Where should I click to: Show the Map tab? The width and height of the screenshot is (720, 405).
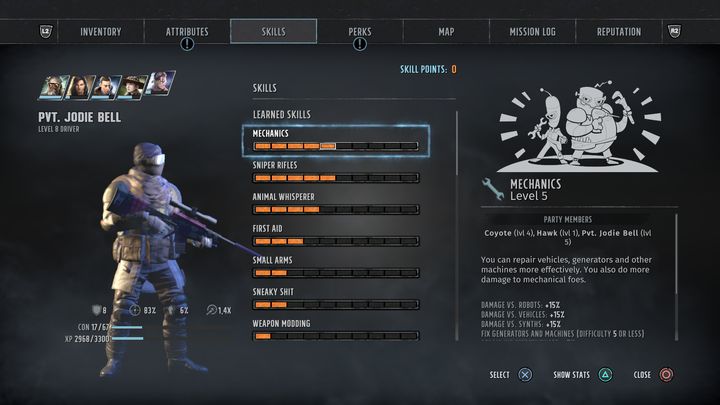[x=446, y=32]
